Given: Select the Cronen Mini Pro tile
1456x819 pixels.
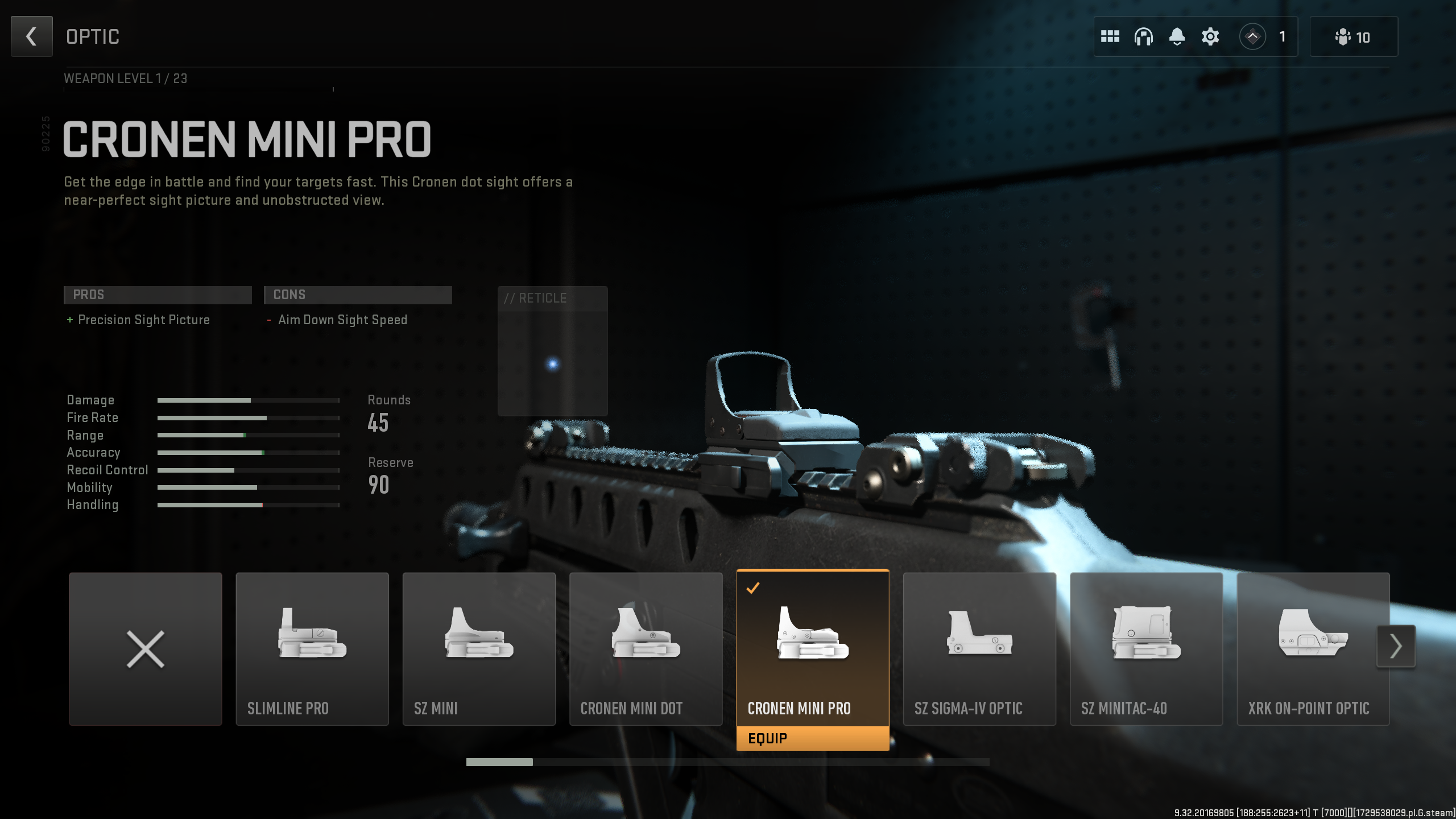Looking at the screenshot, I should click(812, 648).
